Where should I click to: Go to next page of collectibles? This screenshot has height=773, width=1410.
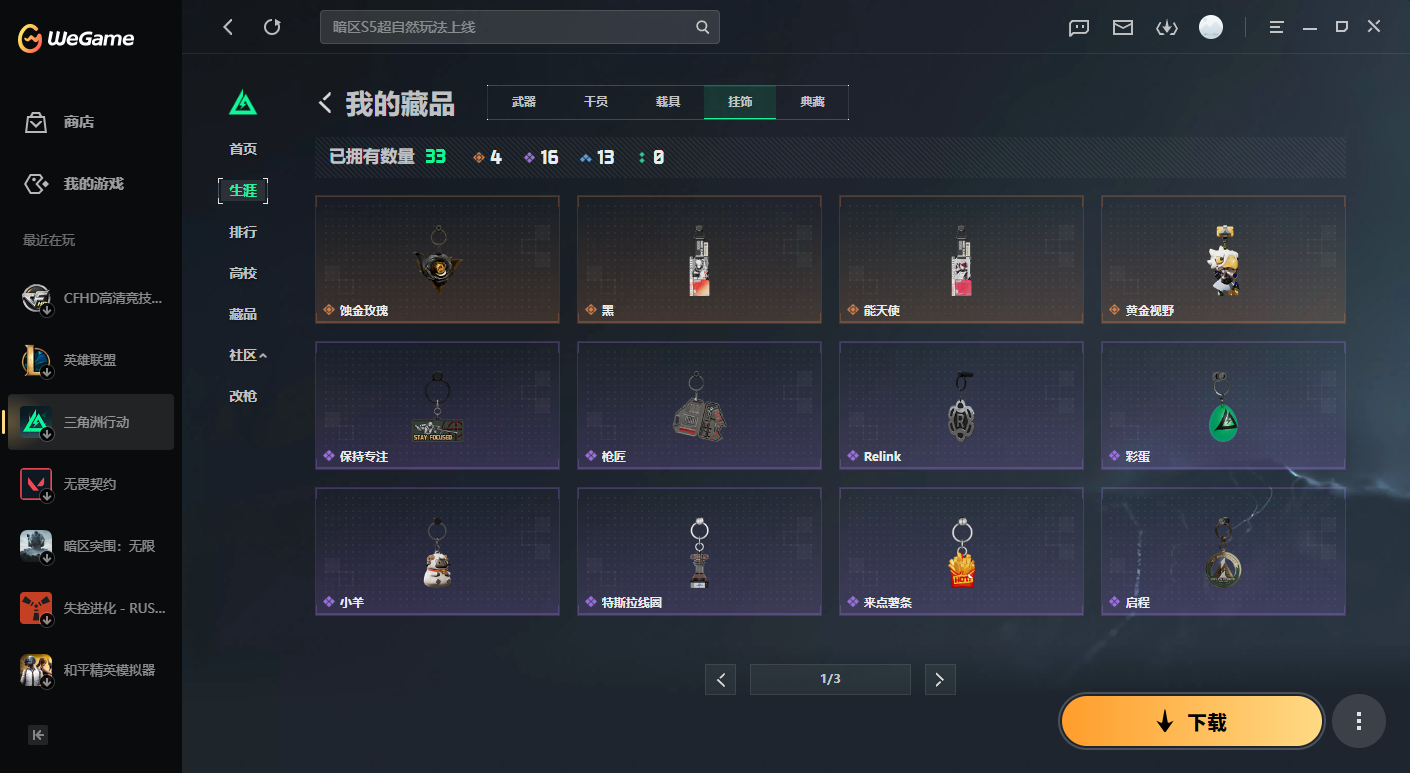point(939,679)
